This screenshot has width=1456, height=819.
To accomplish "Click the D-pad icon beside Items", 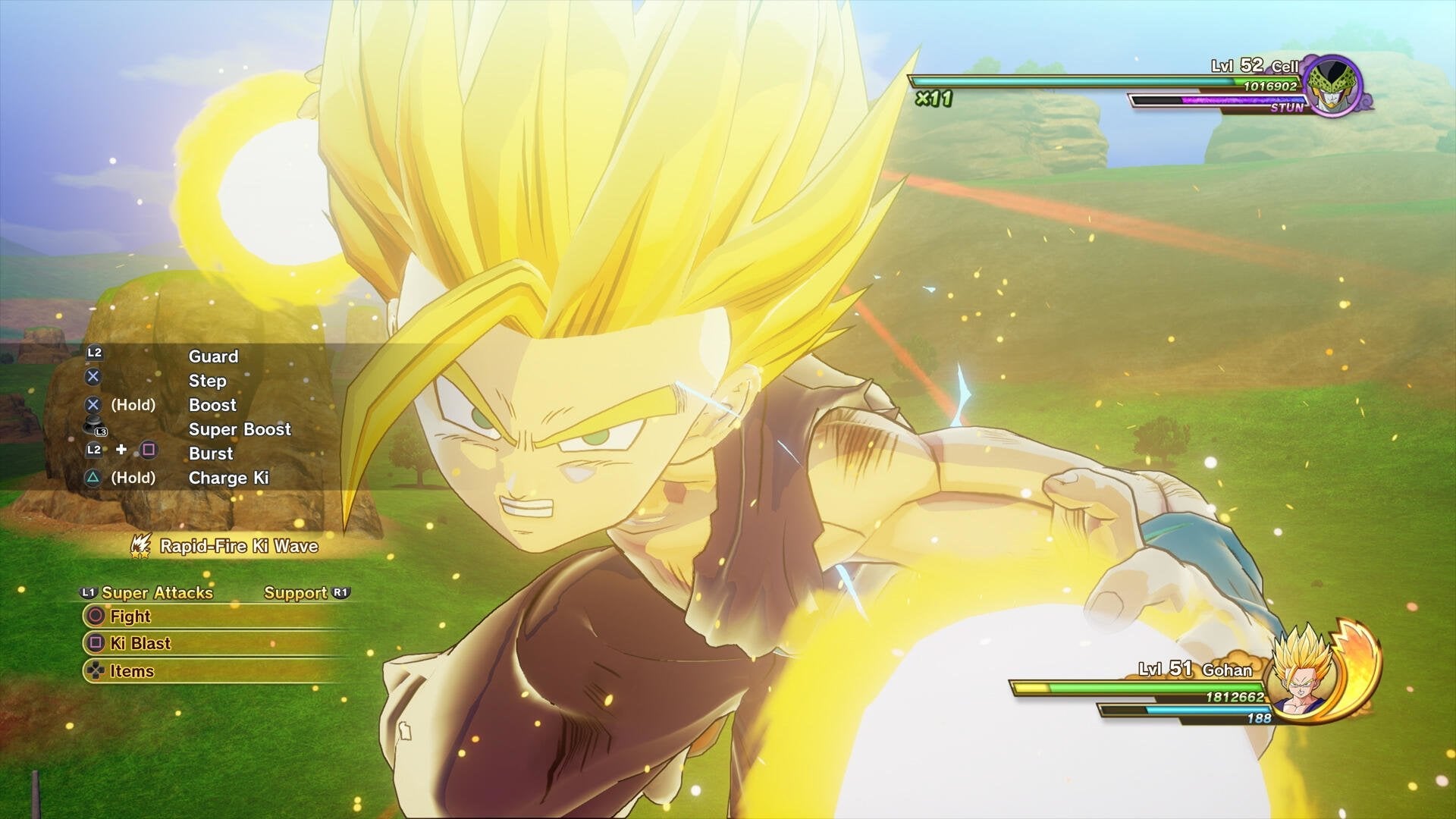I will pyautogui.click(x=93, y=670).
